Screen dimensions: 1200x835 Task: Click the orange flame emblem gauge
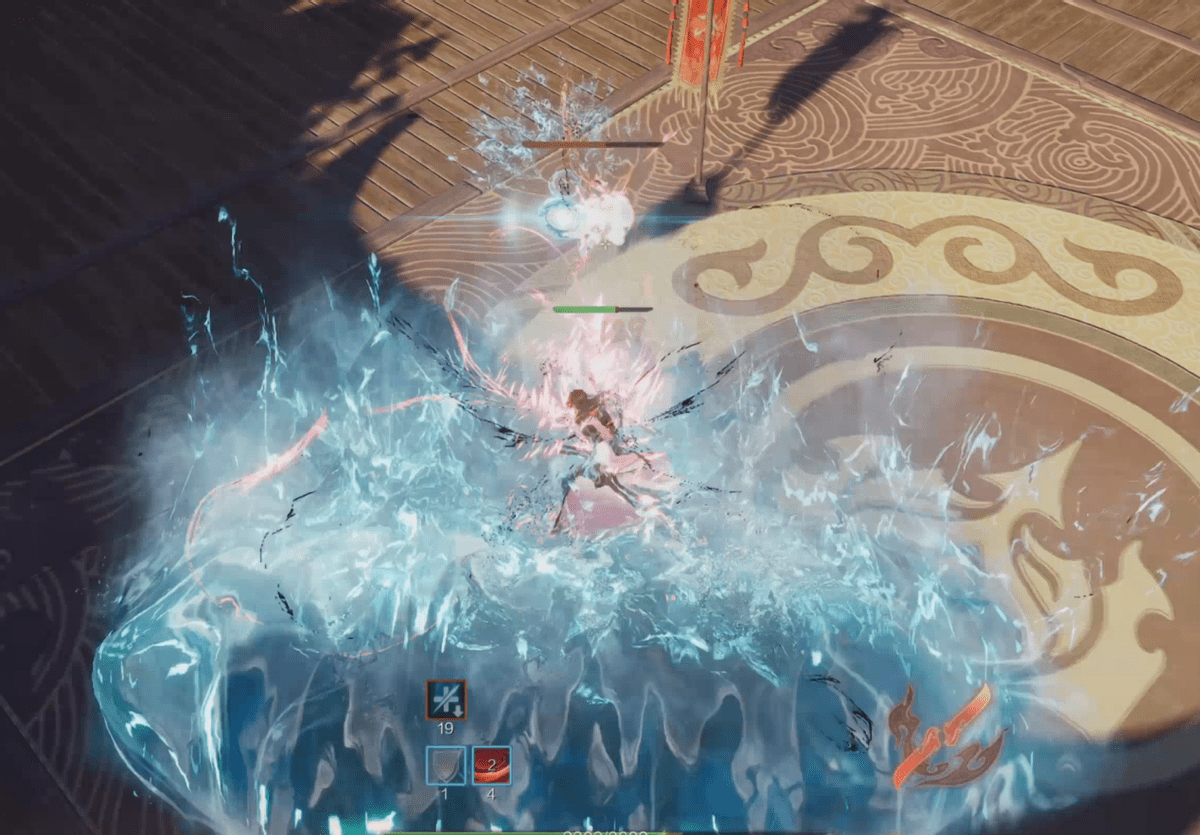(944, 735)
